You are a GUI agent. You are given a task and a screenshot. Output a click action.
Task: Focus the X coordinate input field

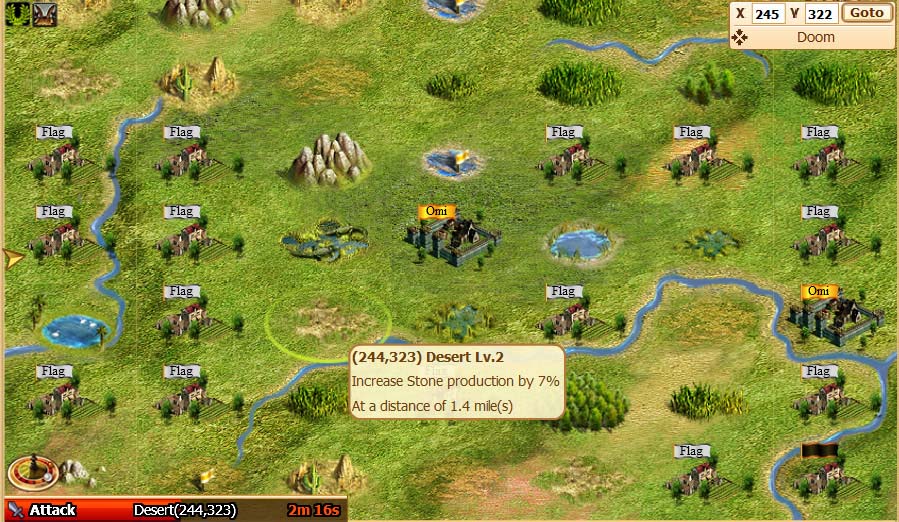[767, 14]
